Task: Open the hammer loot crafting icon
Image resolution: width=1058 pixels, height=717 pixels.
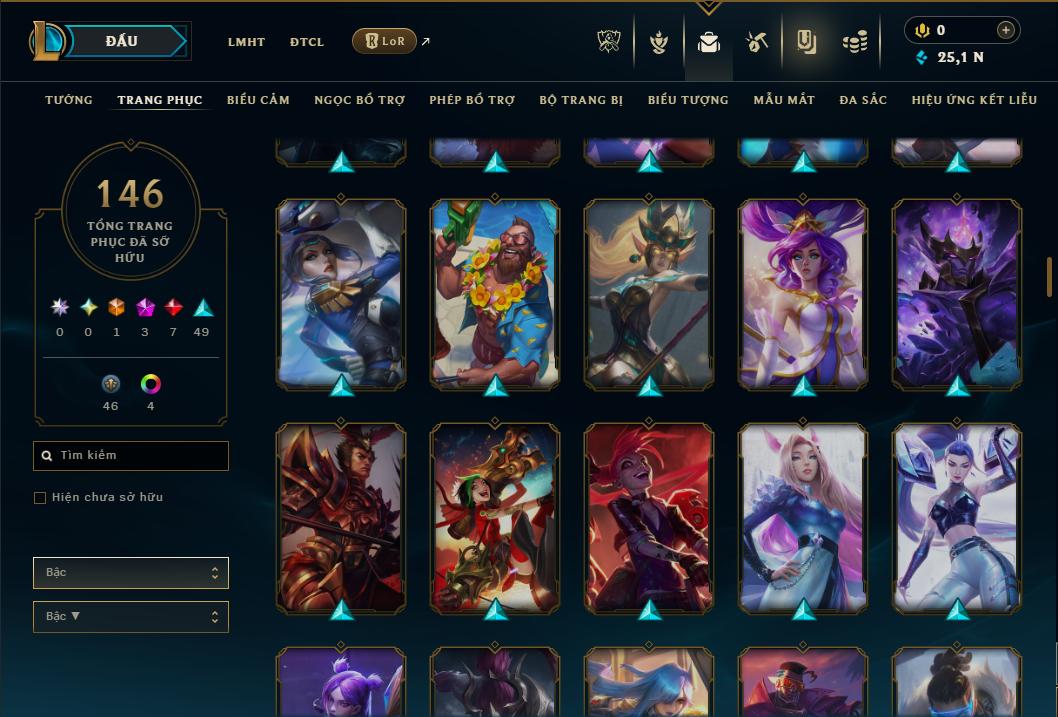Action: point(757,42)
